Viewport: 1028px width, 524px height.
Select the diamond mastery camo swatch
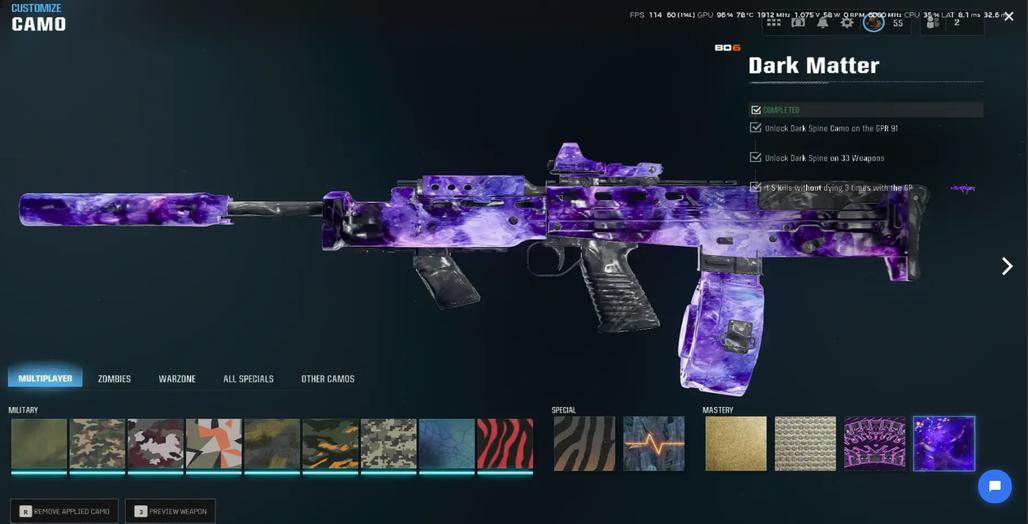pyautogui.click(x=805, y=443)
